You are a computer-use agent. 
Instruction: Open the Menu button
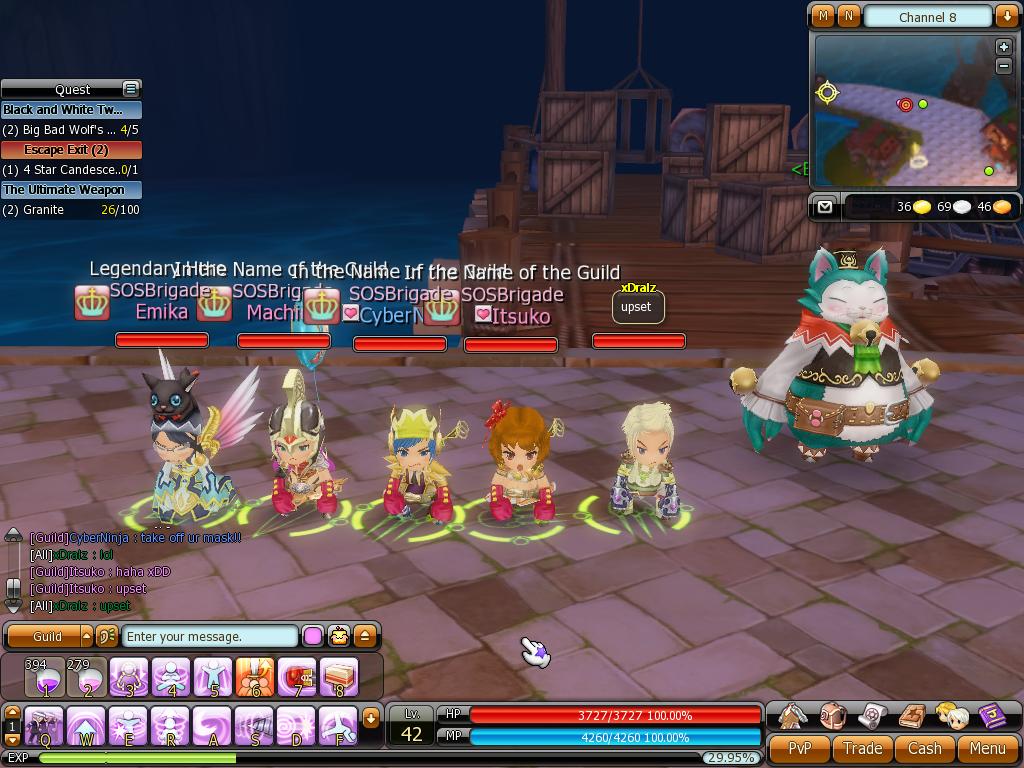(x=987, y=748)
